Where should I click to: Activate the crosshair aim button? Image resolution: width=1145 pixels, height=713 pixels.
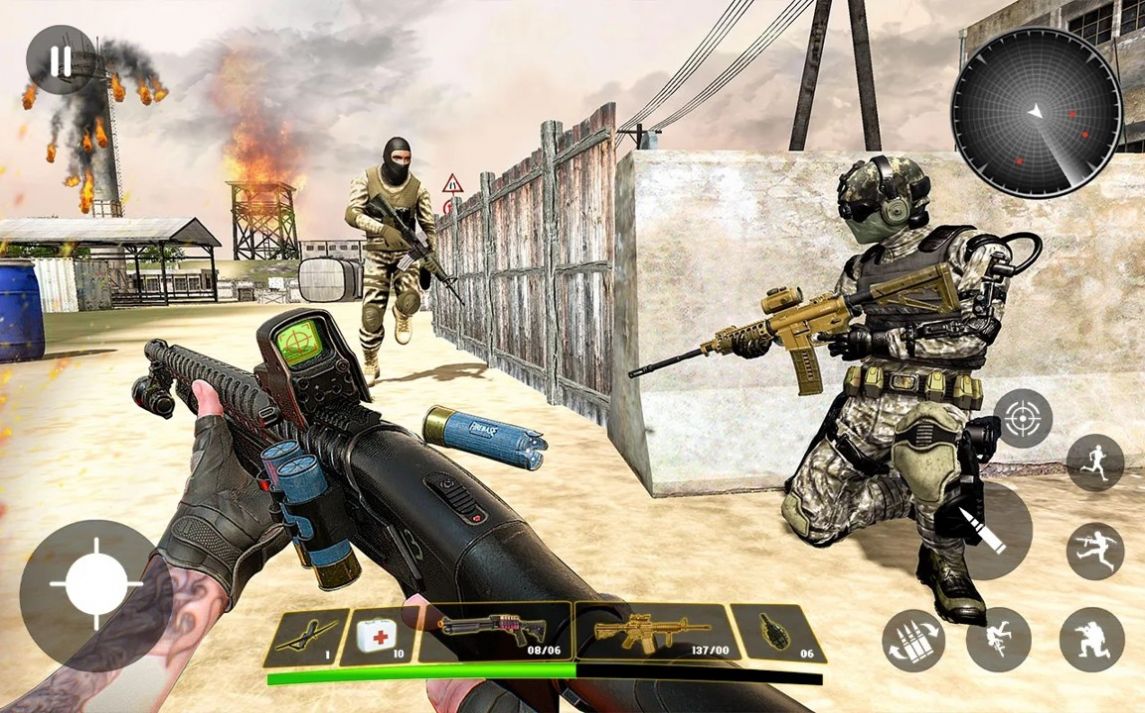pos(1022,419)
